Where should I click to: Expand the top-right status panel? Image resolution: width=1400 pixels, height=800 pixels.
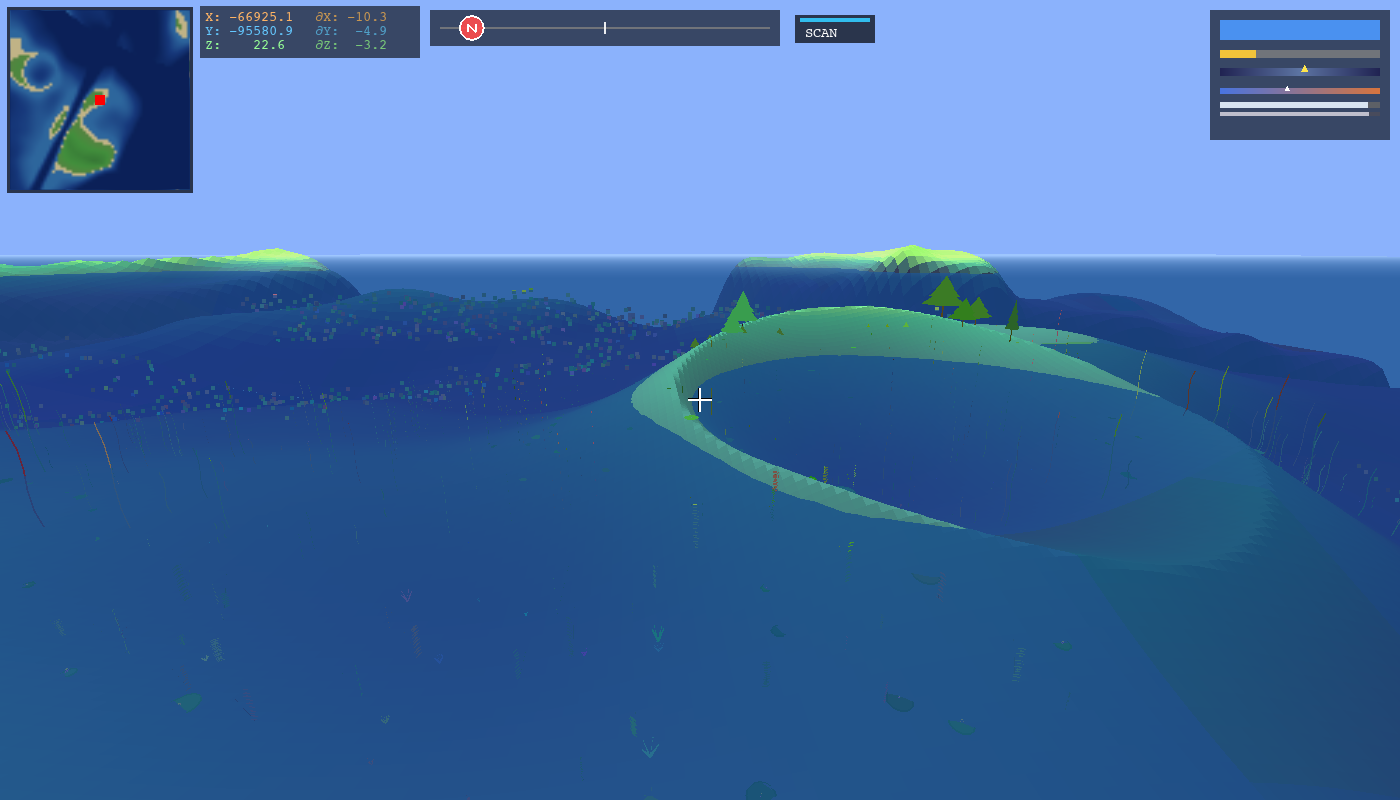coord(1298,75)
